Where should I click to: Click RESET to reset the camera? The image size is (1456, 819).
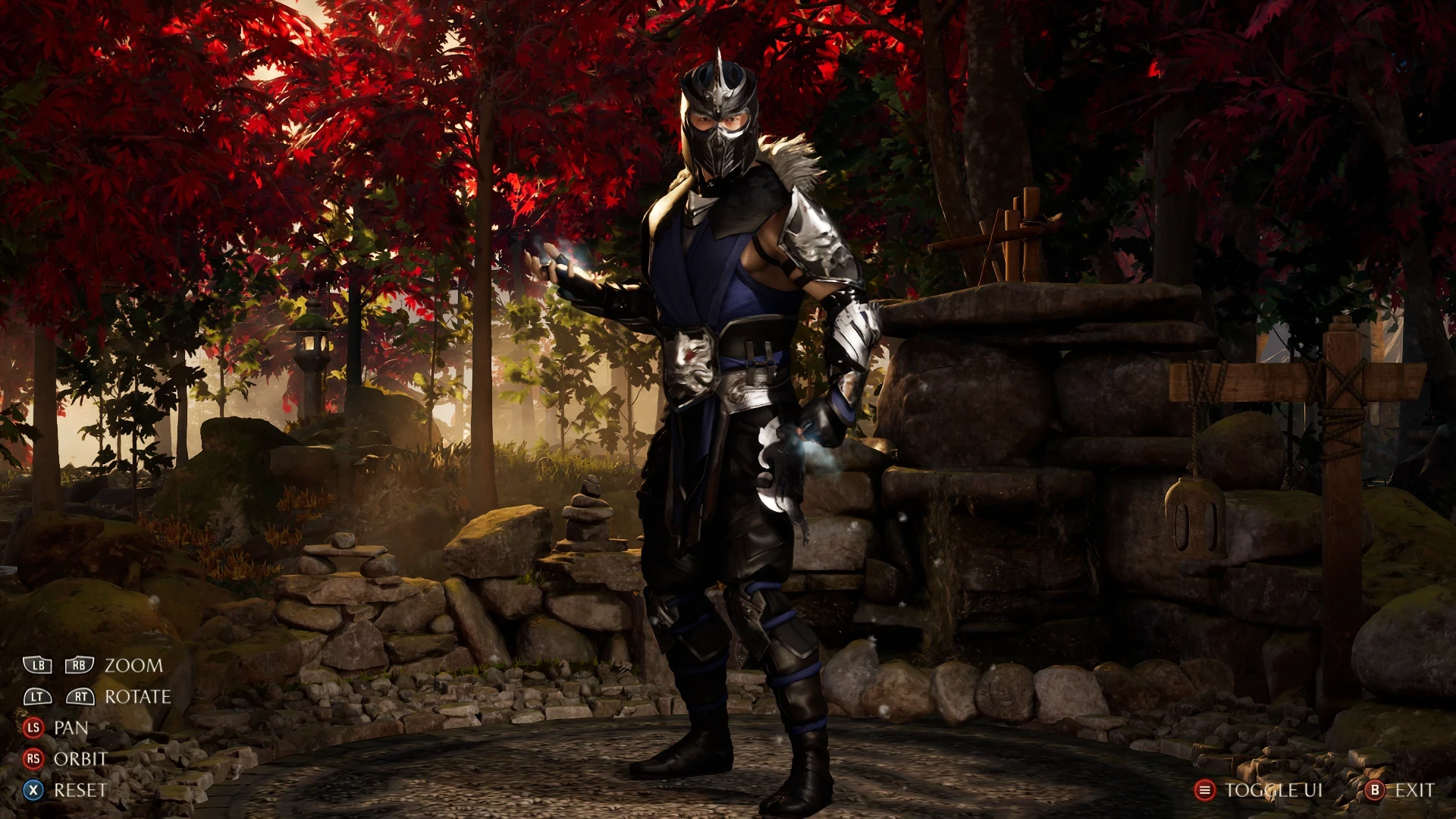coord(80,790)
